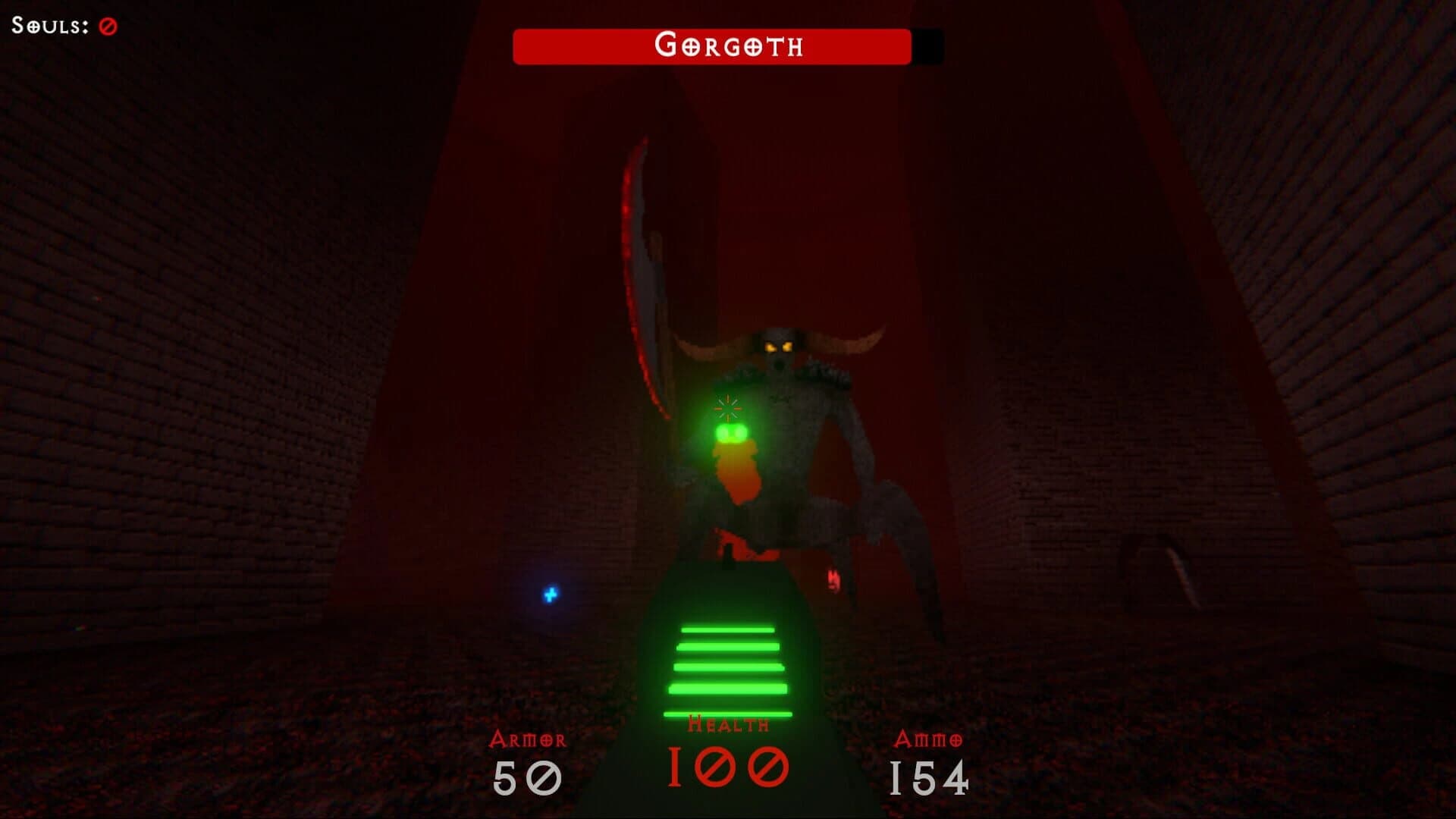
Task: Click the Armor value showing 50
Action: (x=526, y=777)
